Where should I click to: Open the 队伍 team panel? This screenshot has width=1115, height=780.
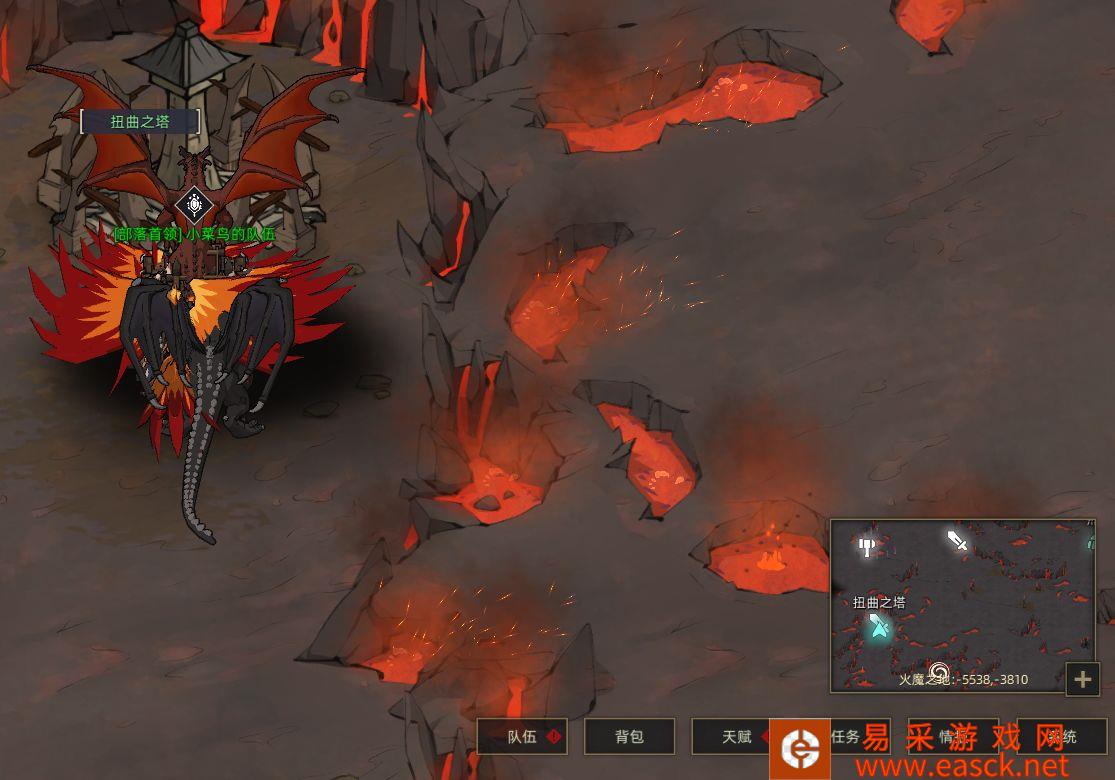pyautogui.click(x=522, y=737)
